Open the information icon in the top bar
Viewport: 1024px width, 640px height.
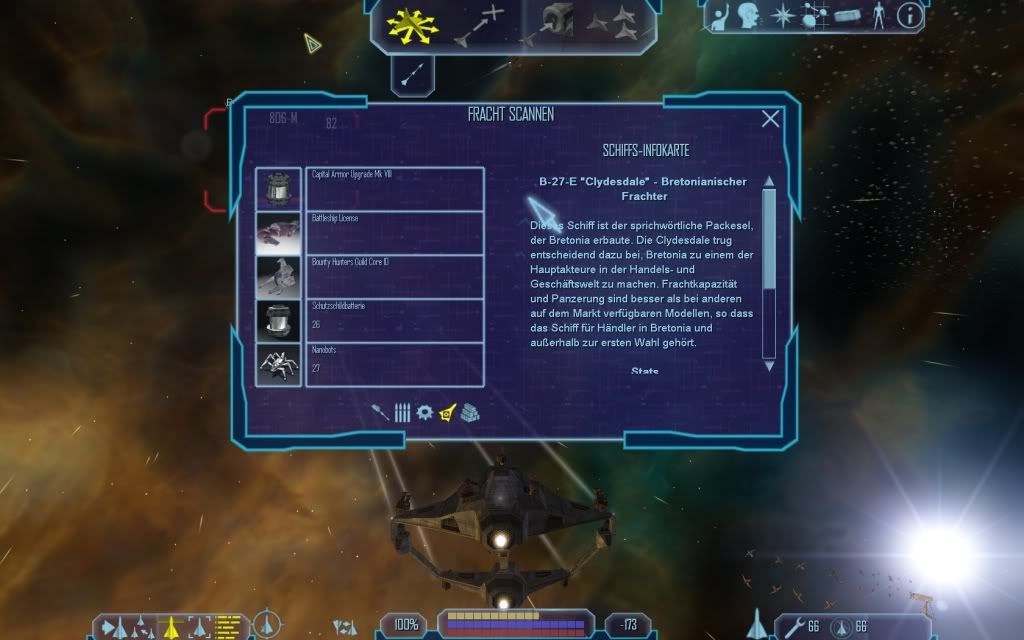908,15
